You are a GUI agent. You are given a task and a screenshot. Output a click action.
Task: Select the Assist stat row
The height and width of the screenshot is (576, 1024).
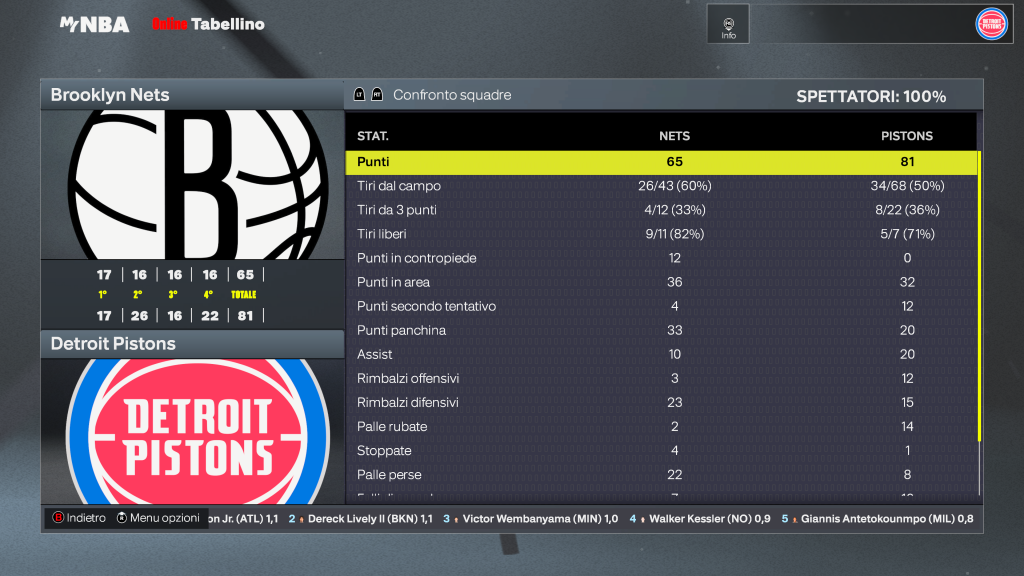pos(661,354)
